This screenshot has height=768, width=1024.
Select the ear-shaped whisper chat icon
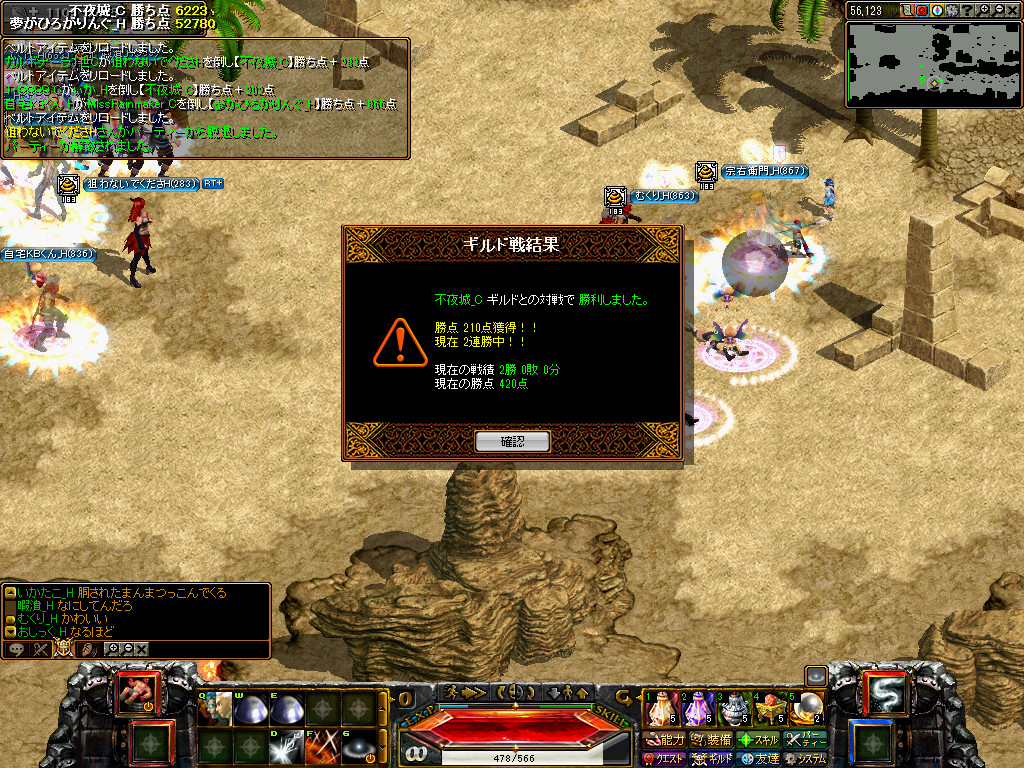coord(87,649)
